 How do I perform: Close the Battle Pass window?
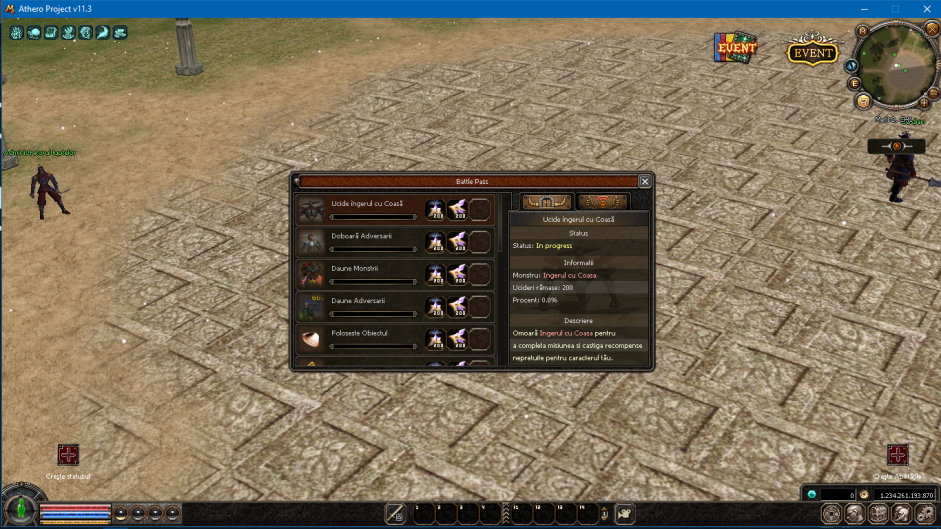coord(645,181)
